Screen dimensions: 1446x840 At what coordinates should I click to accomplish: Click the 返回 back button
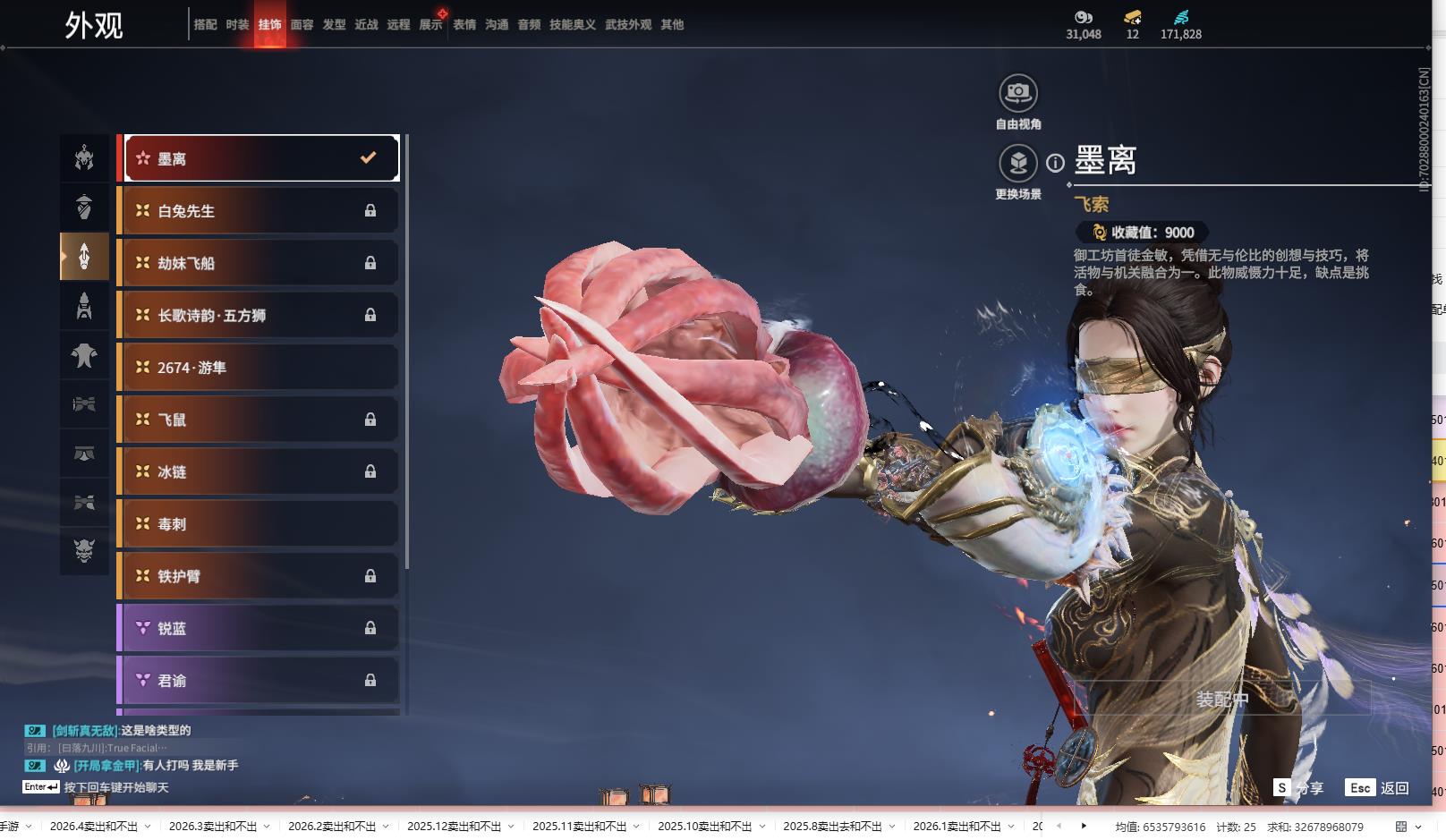pos(1378,787)
